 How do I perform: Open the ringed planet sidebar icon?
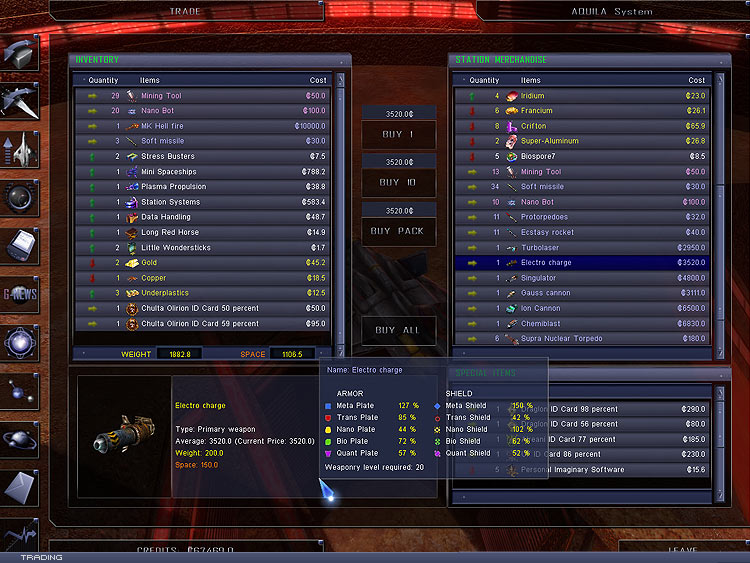(x=20, y=439)
